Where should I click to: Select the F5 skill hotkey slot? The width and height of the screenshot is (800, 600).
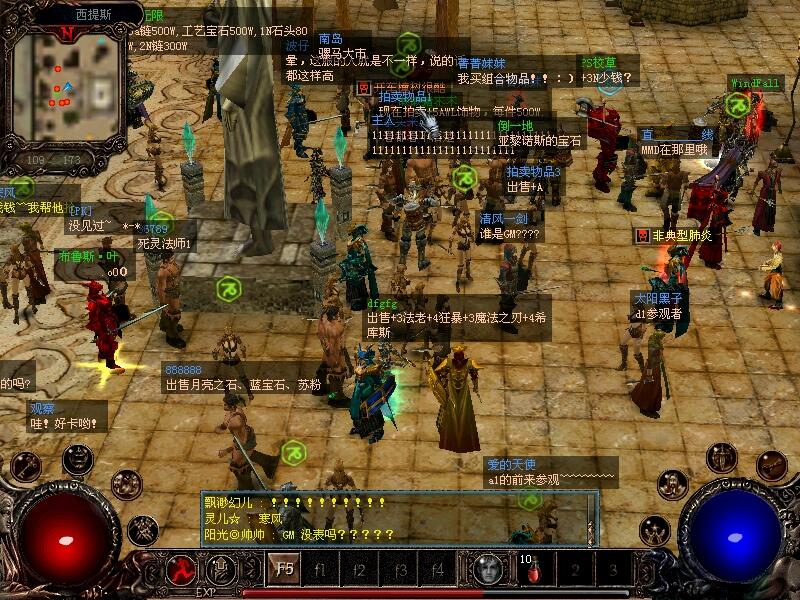coord(283,570)
